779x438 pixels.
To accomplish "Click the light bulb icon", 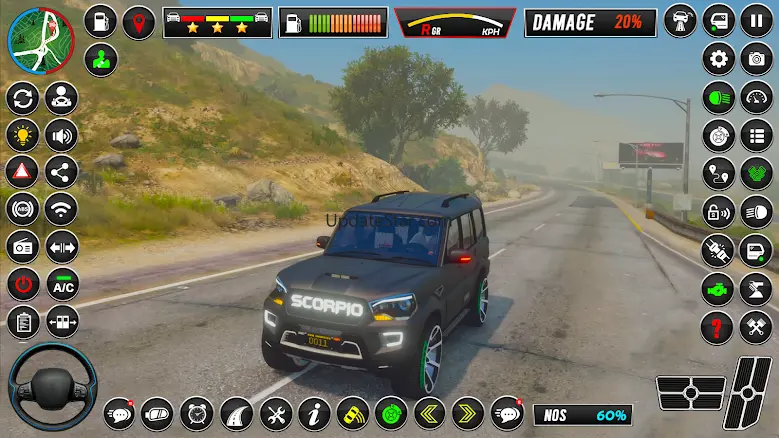I will (x=22, y=134).
